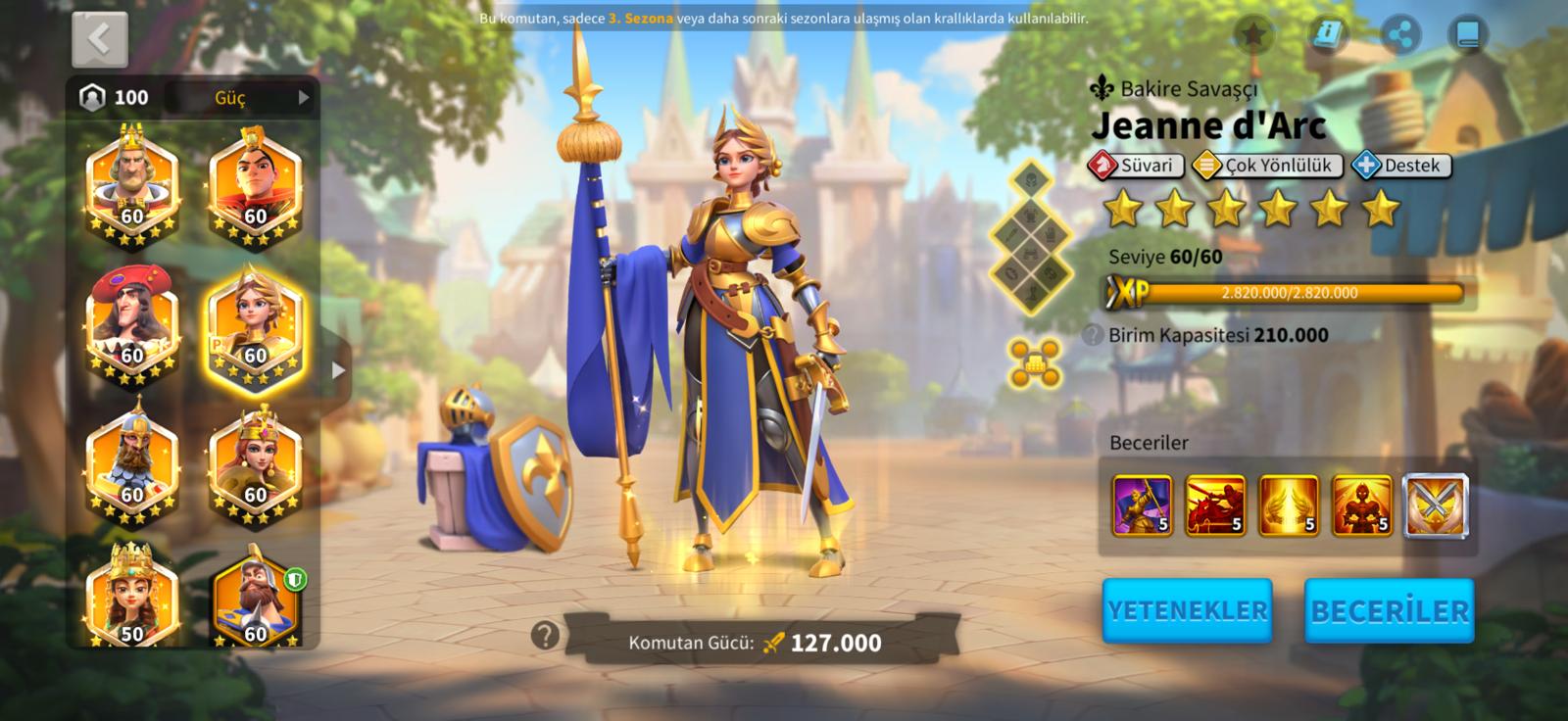The image size is (1568, 721).
Task: Open the YETENEKLER talents screen
Action: (x=1187, y=610)
